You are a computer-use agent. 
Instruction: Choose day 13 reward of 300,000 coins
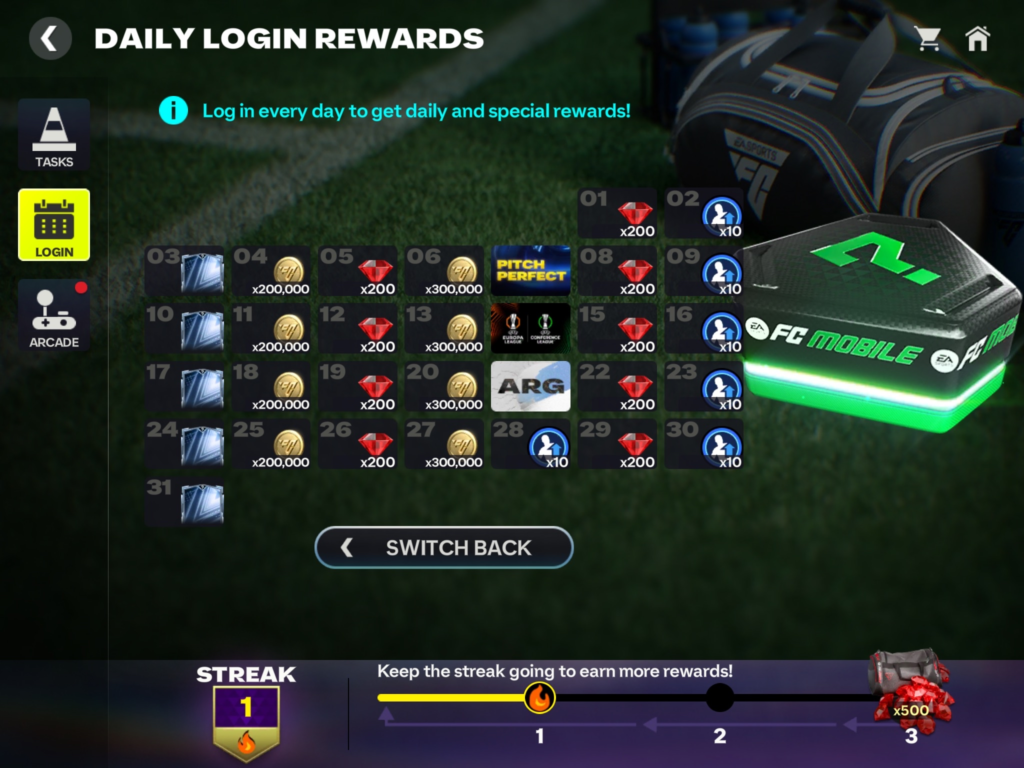[444, 329]
